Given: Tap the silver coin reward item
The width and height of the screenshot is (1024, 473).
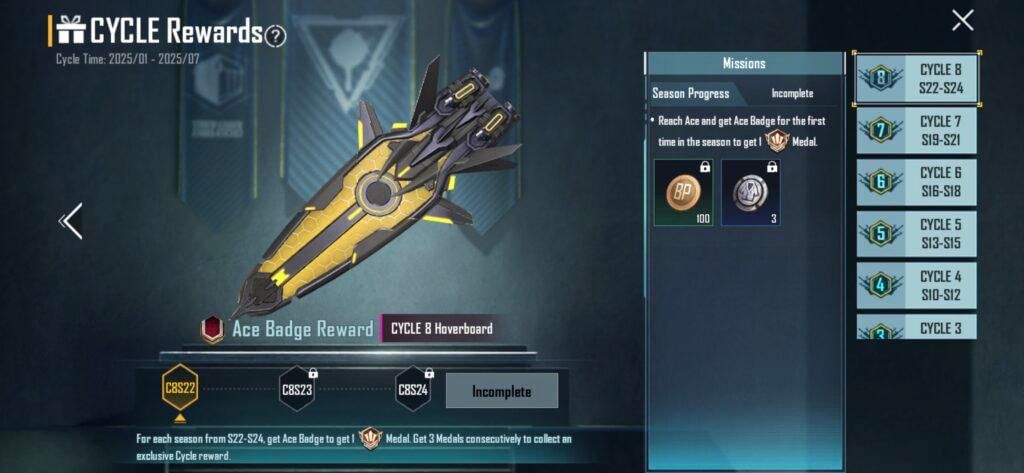Looking at the screenshot, I should (x=750, y=191).
